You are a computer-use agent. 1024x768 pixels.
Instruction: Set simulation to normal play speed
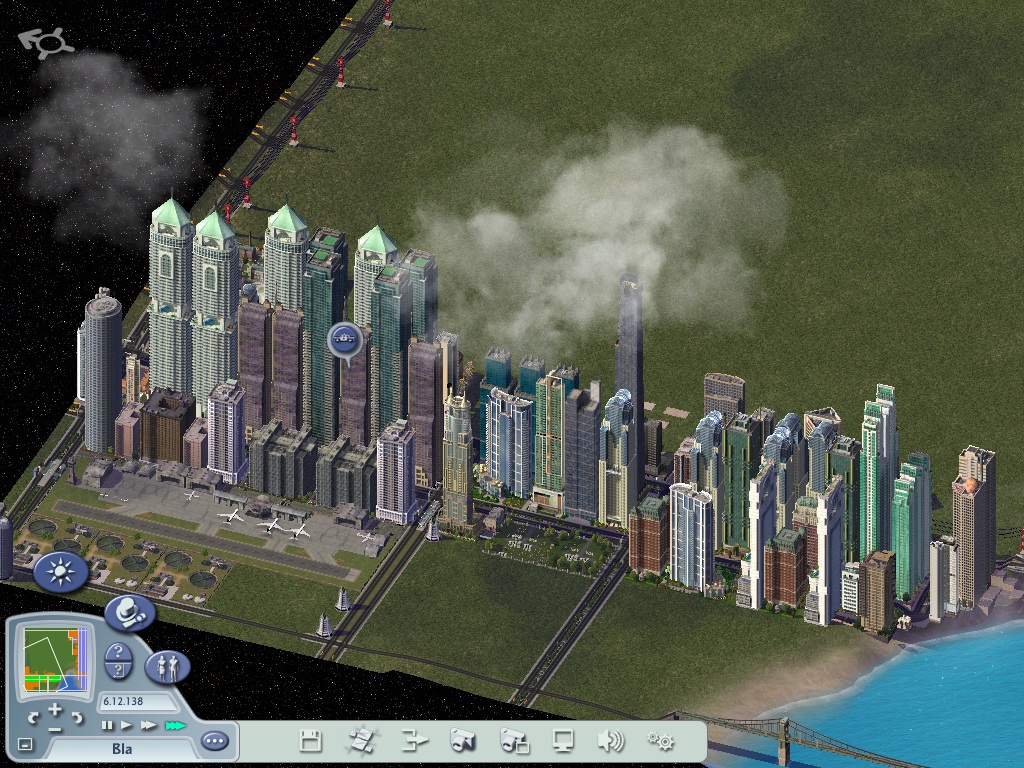[x=127, y=724]
